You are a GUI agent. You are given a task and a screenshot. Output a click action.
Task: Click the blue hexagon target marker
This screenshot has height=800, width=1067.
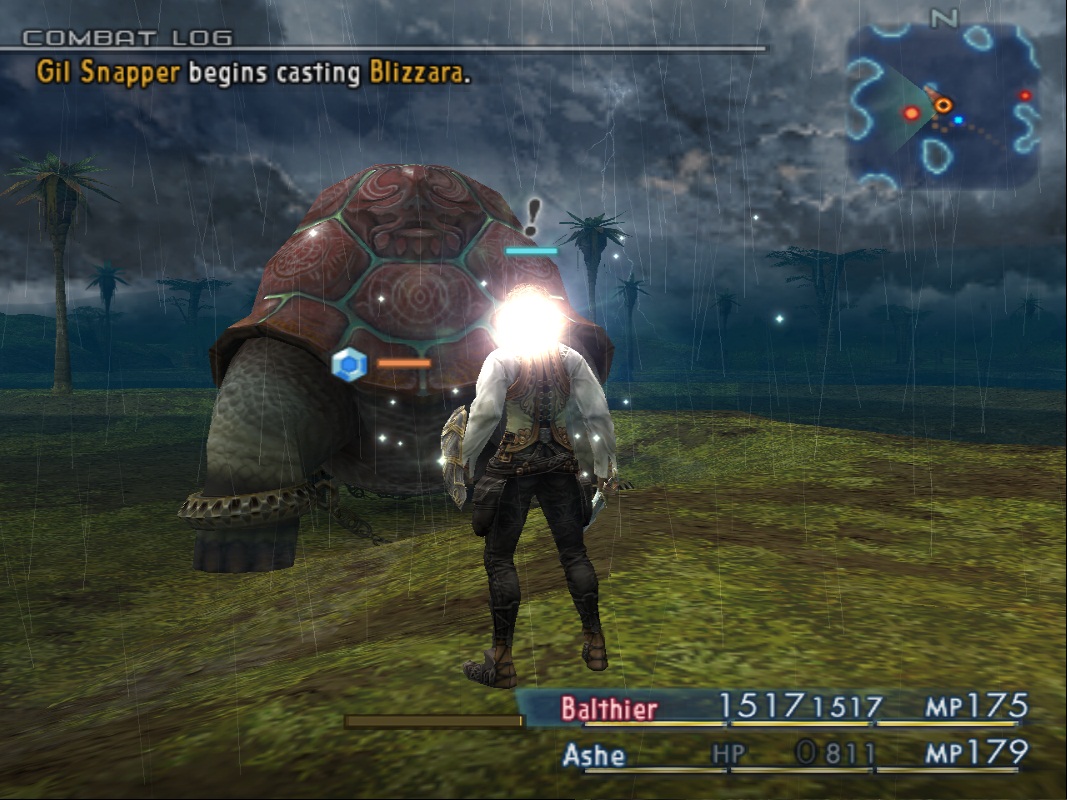pos(349,365)
